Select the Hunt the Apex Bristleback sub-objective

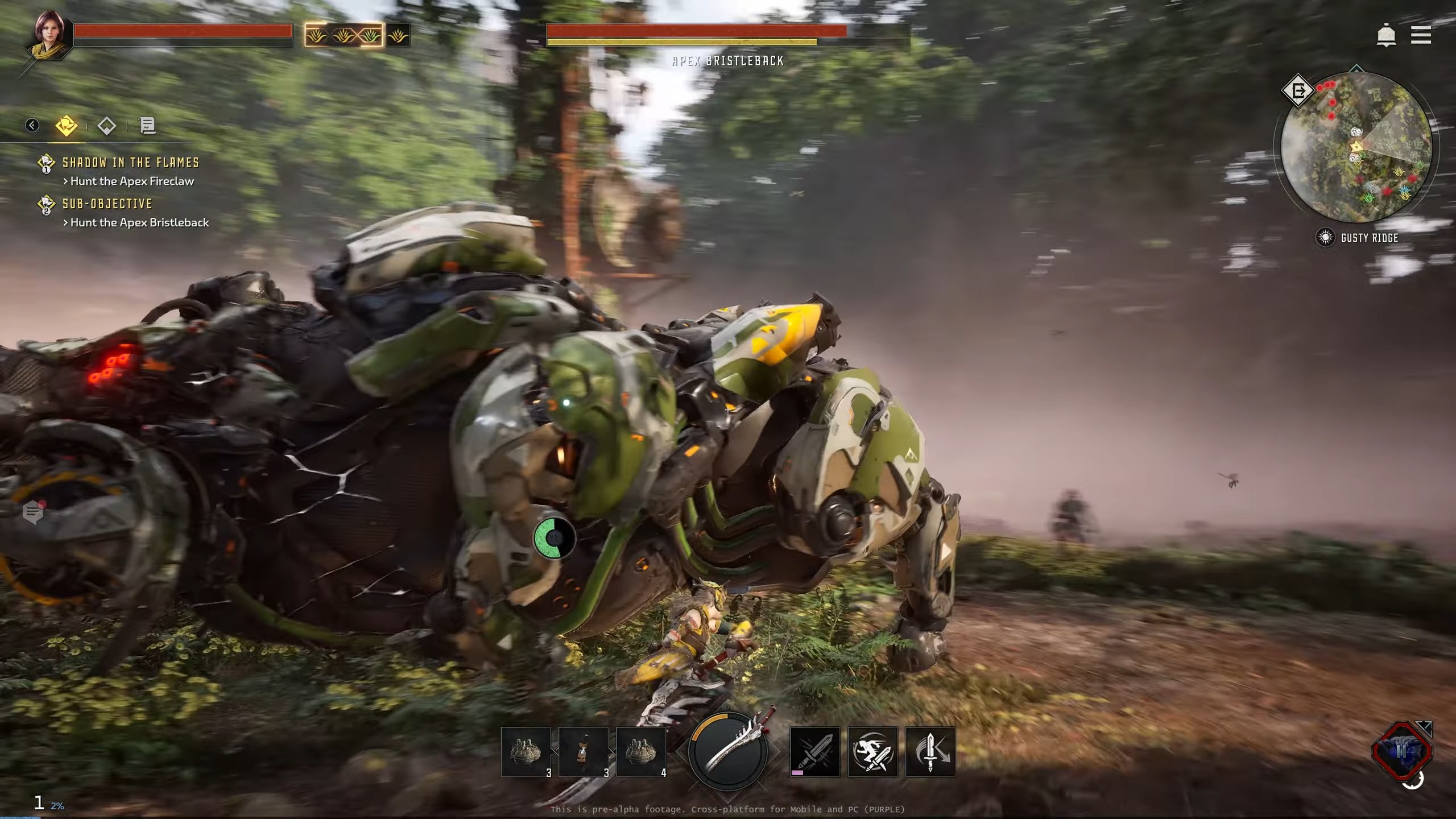(139, 222)
